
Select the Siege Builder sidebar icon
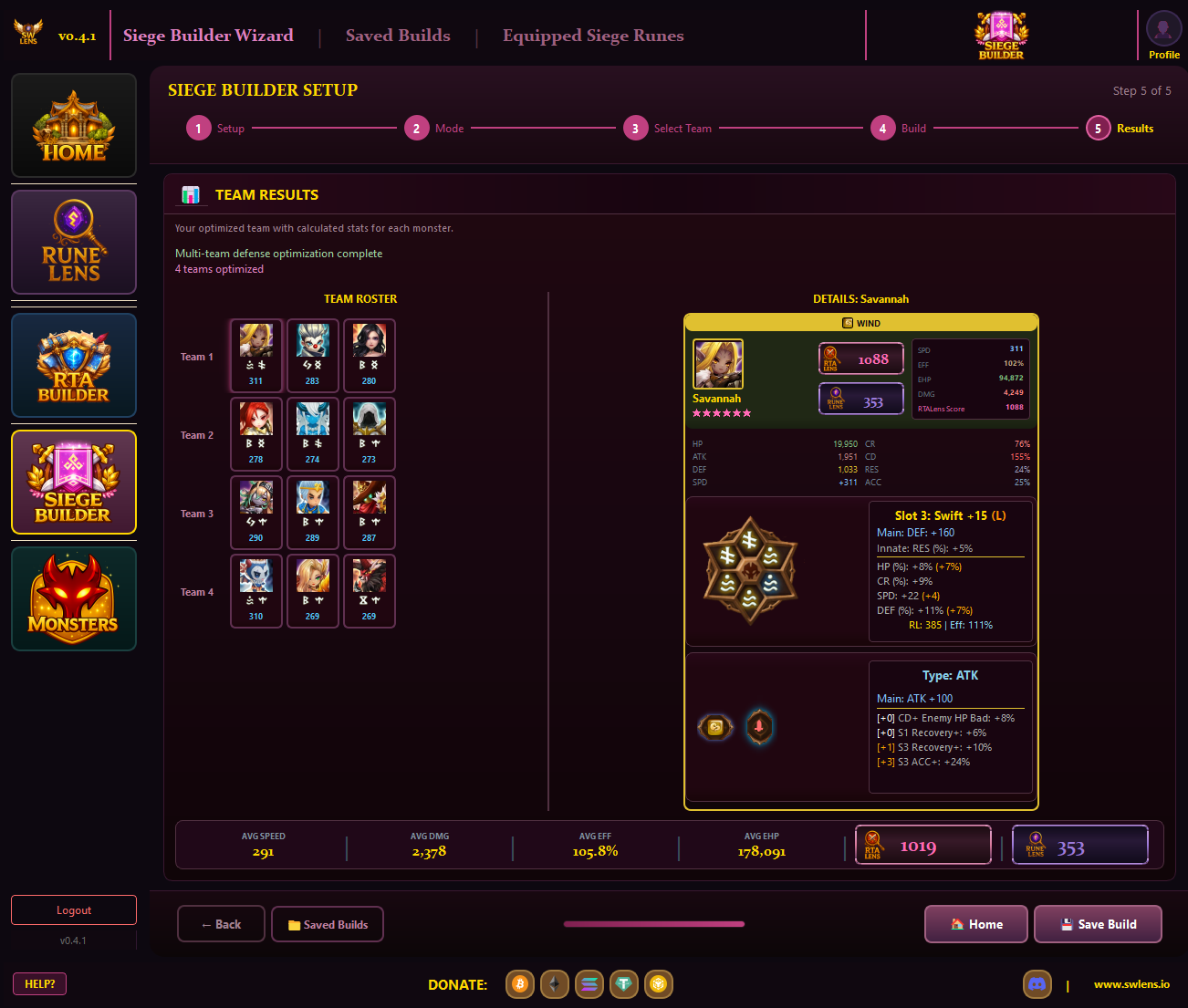pos(73,482)
